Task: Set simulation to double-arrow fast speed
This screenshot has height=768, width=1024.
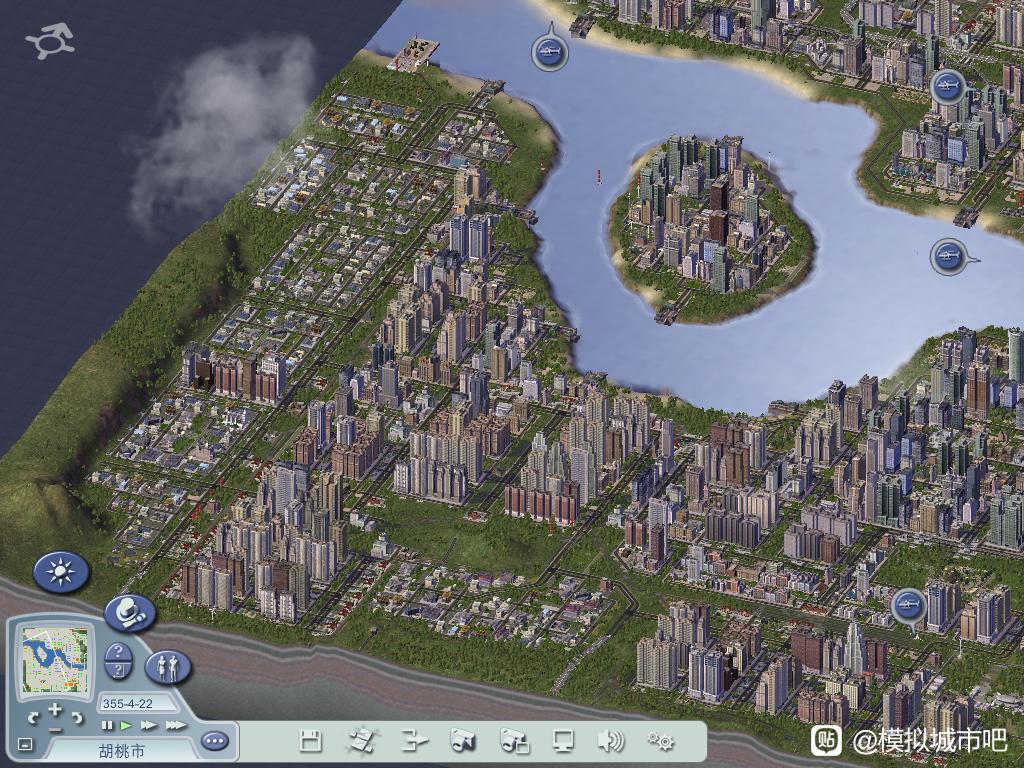Action: tap(148, 725)
